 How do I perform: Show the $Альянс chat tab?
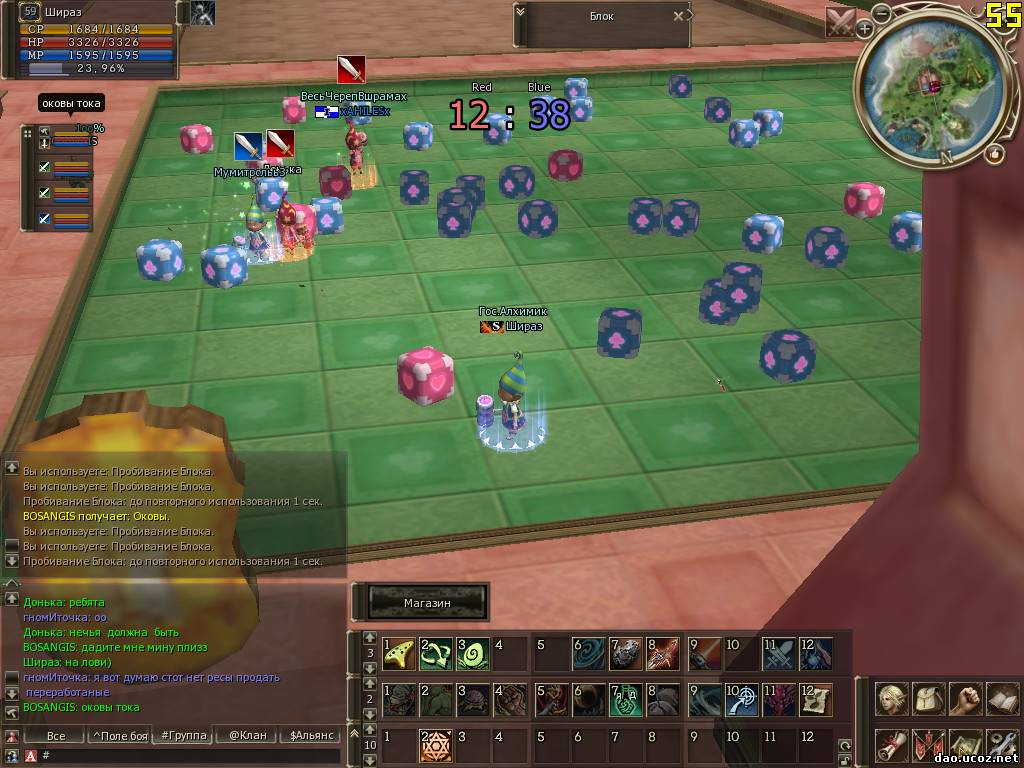point(310,736)
